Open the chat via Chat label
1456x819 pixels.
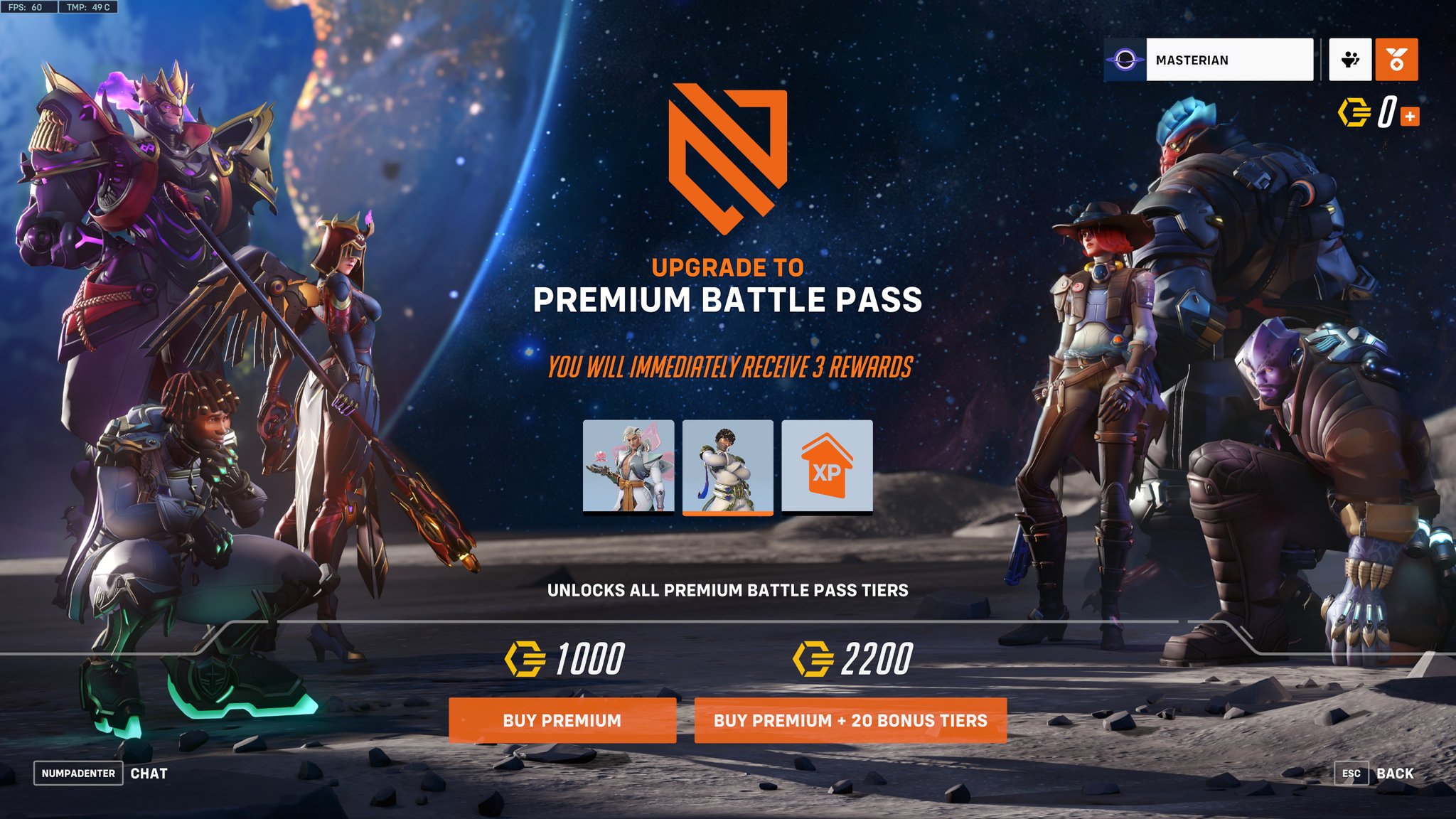pos(149,773)
